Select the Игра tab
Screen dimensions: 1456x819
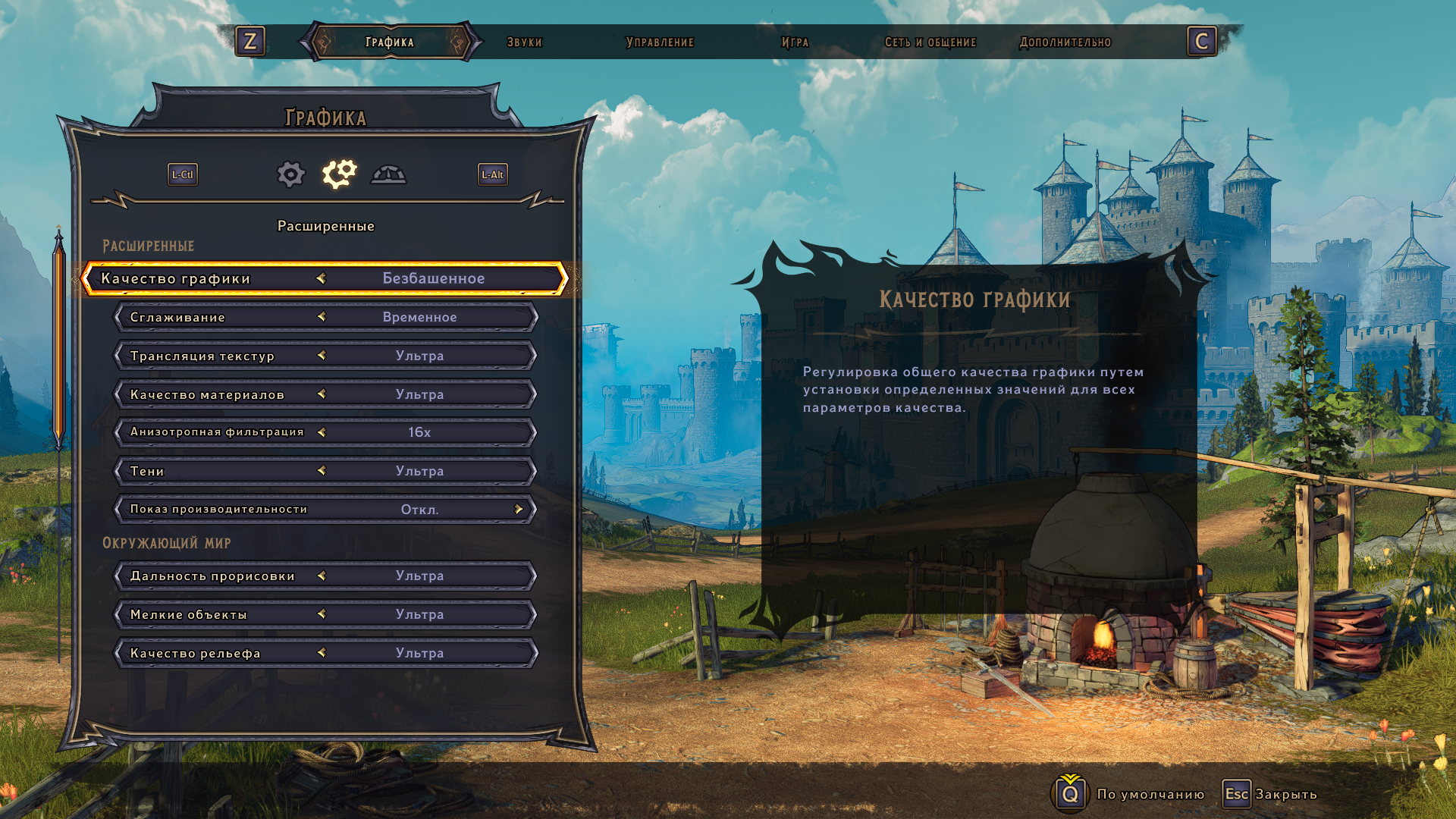[795, 42]
